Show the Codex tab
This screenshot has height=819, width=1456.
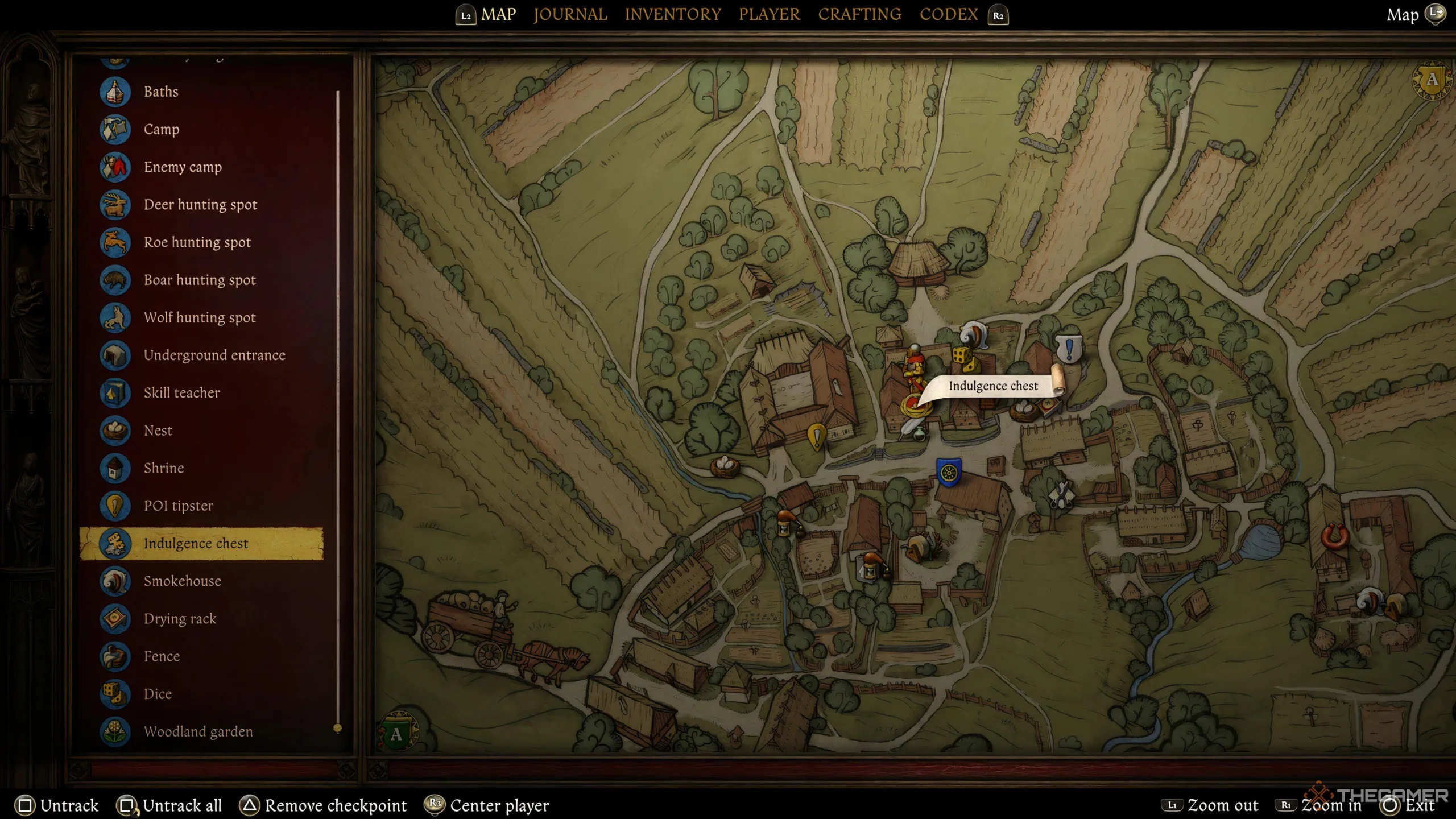[x=949, y=14]
